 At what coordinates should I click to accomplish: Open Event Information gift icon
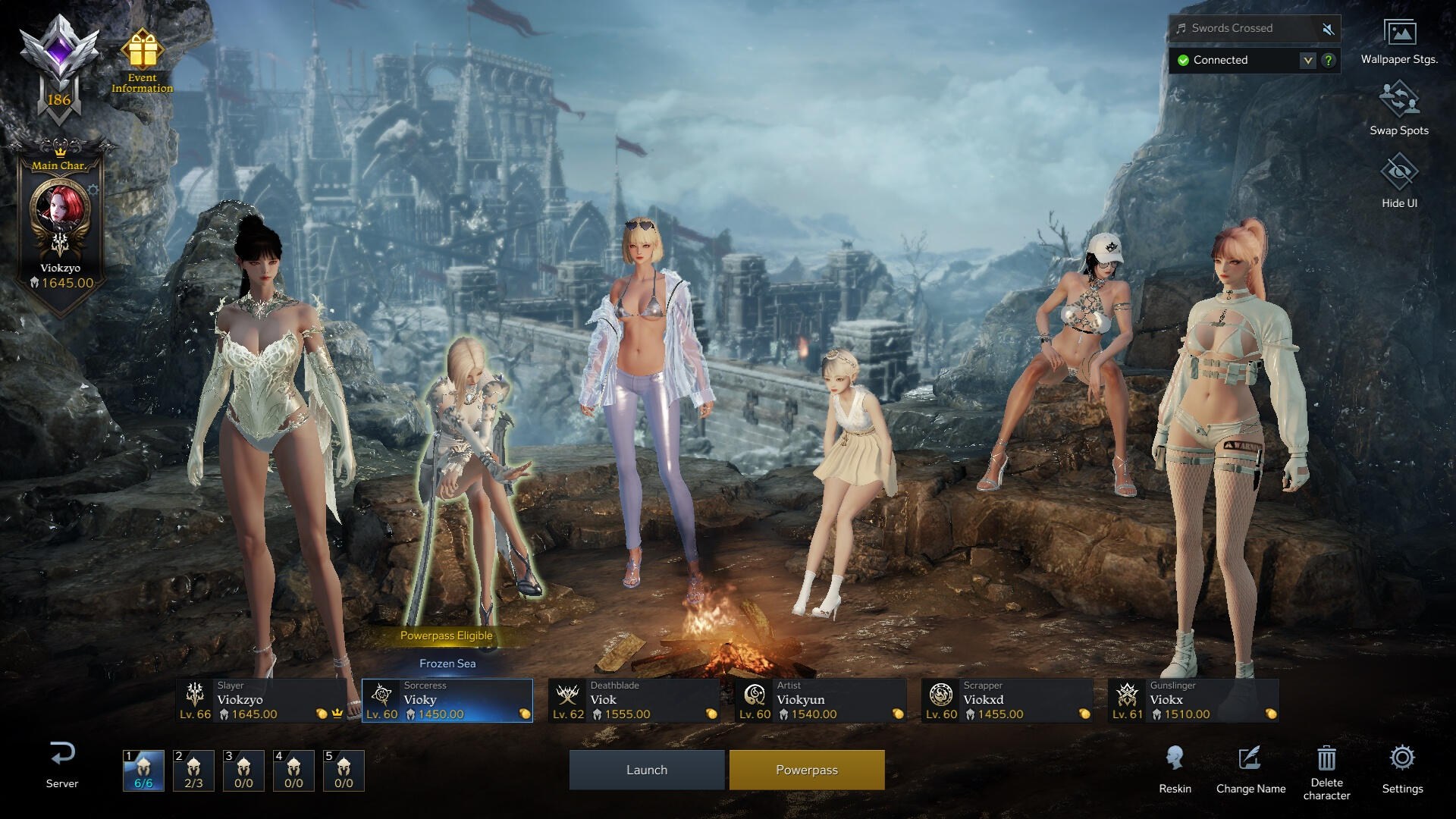[142, 52]
